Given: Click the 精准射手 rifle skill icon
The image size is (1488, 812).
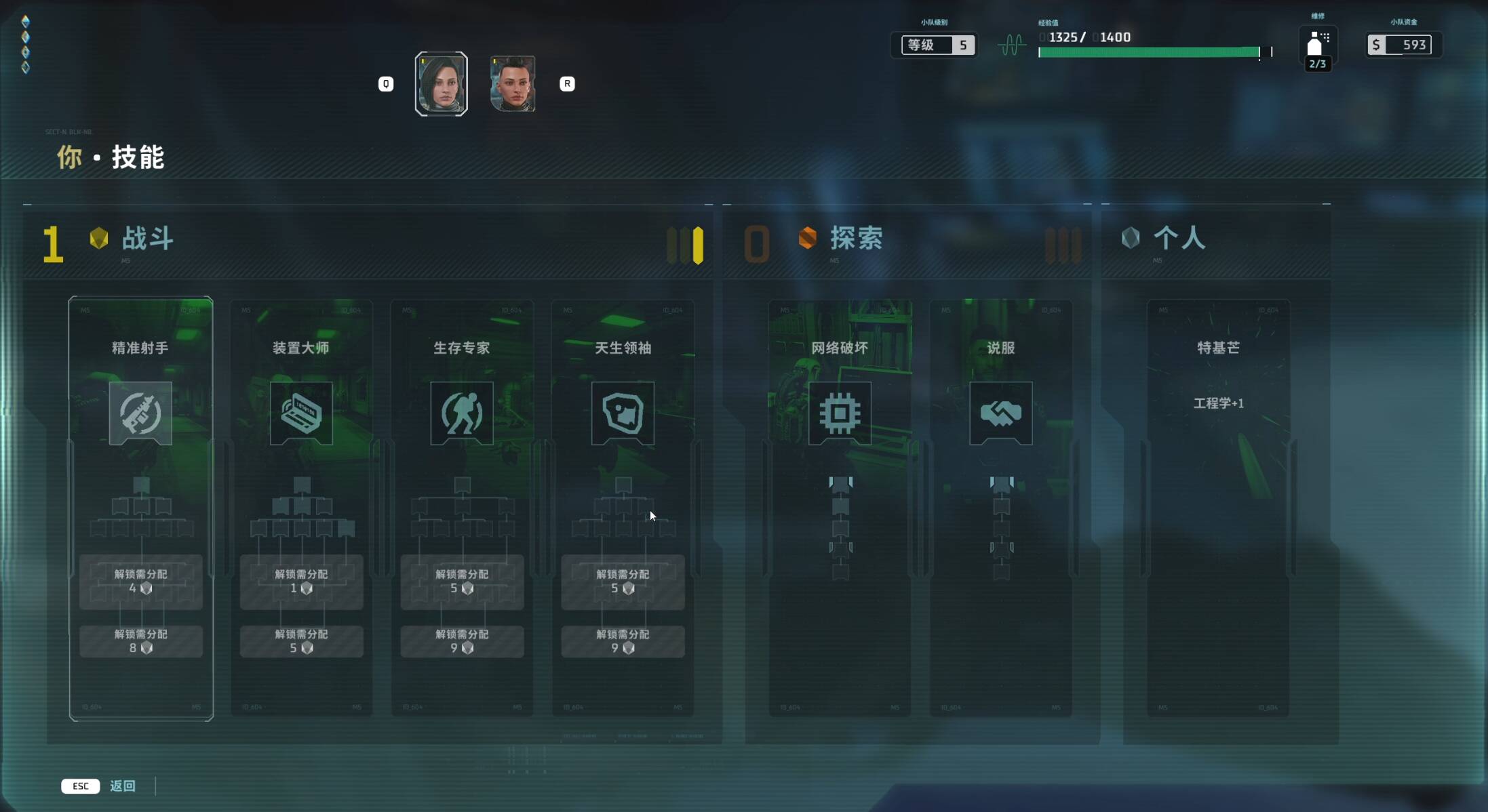Looking at the screenshot, I should 140,413.
